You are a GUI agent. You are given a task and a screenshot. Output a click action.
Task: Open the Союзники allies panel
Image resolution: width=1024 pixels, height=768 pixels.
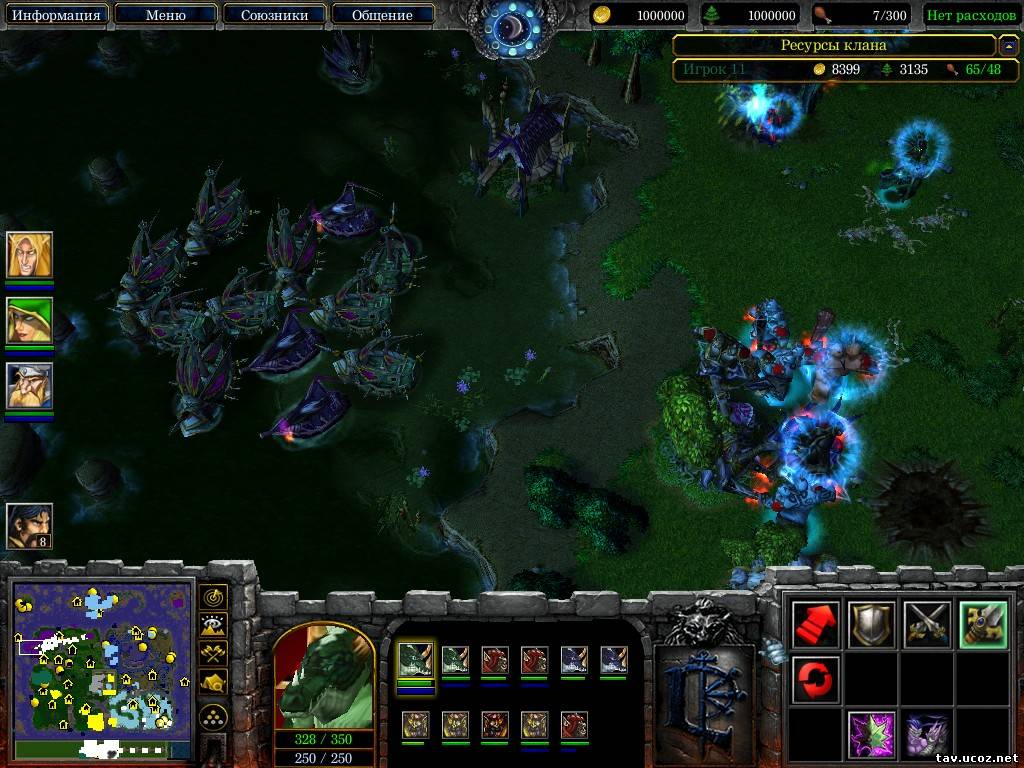(x=273, y=15)
